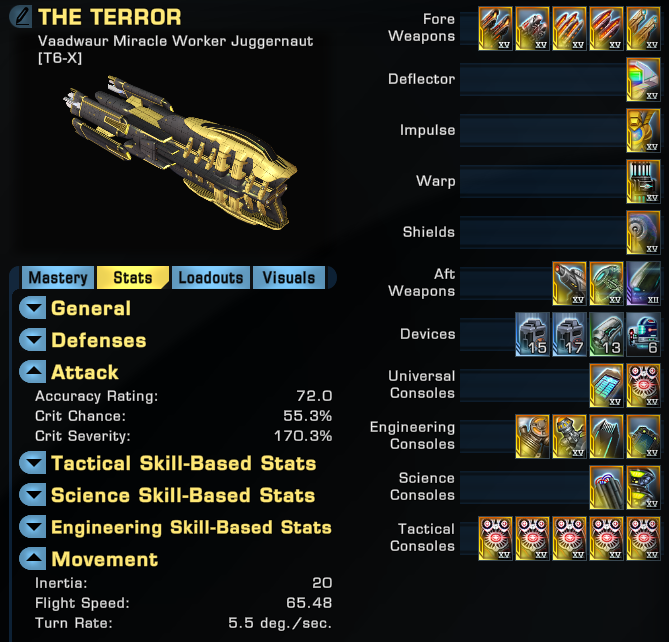Click the rename pencil icon beside ship name
669x642 pixels.
[x=20, y=18]
